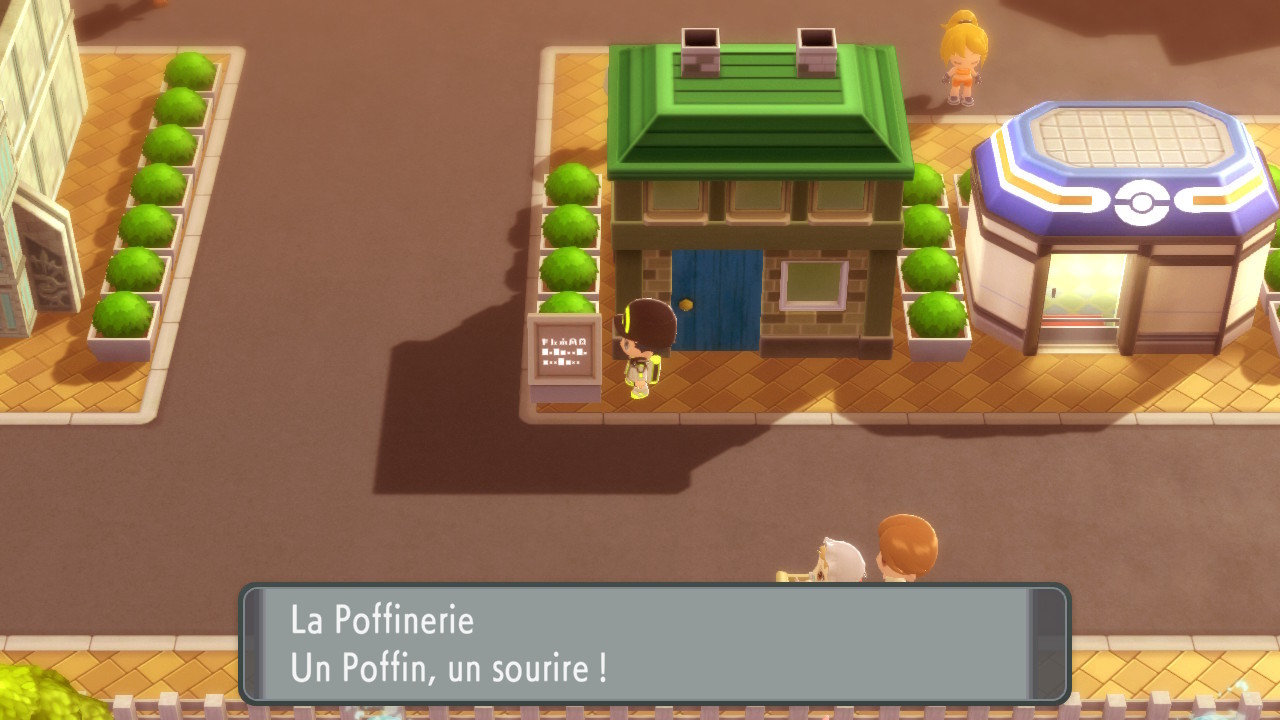1280x720 pixels.
Task: Click the dialog box reading La Poffinerie
Action: (382, 621)
